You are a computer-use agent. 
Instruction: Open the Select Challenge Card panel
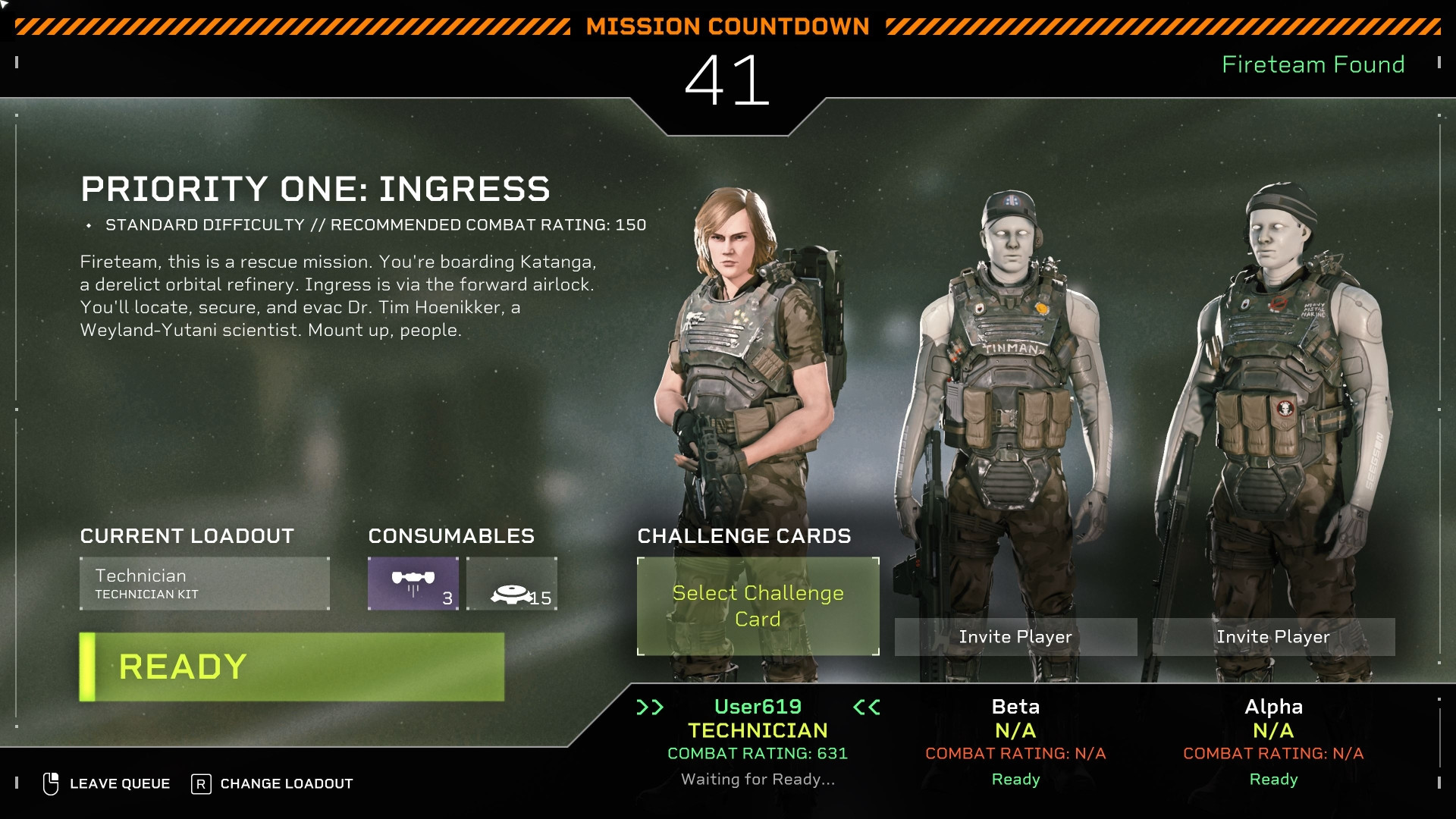pos(757,606)
